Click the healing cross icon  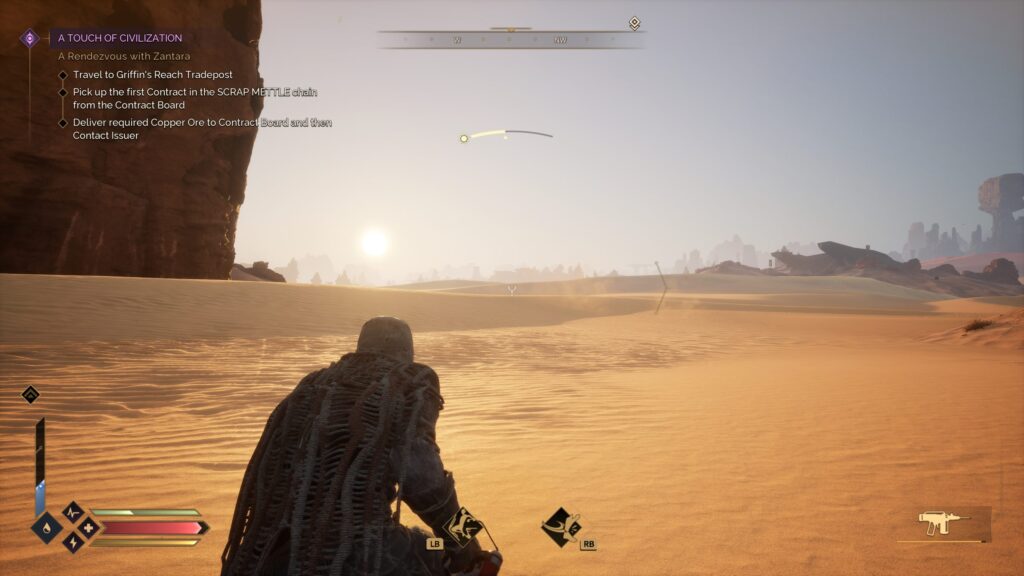coord(88,527)
